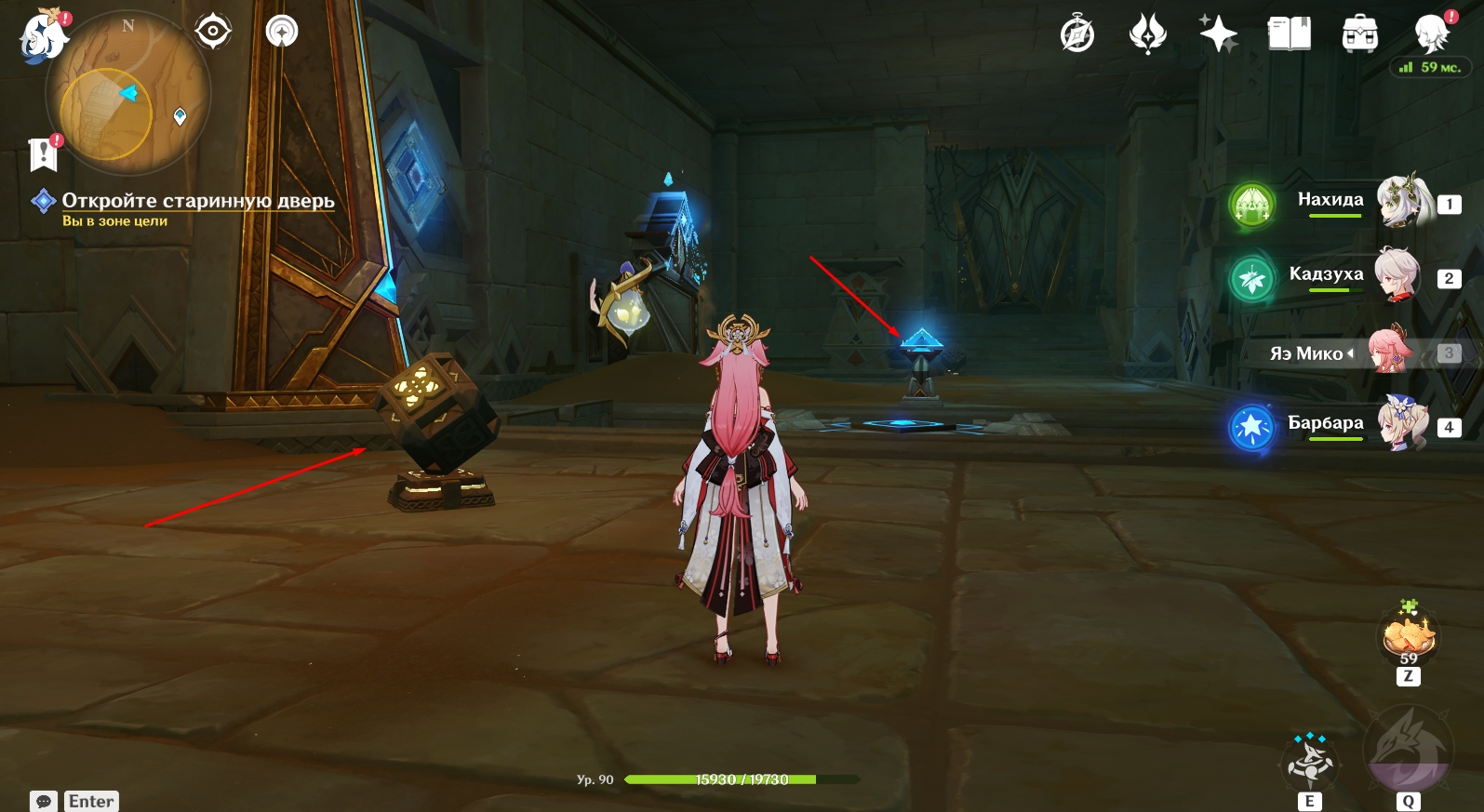This screenshot has width=1484, height=812.
Task: Open the wind glider wing icon in top bar
Action: pos(1147,34)
